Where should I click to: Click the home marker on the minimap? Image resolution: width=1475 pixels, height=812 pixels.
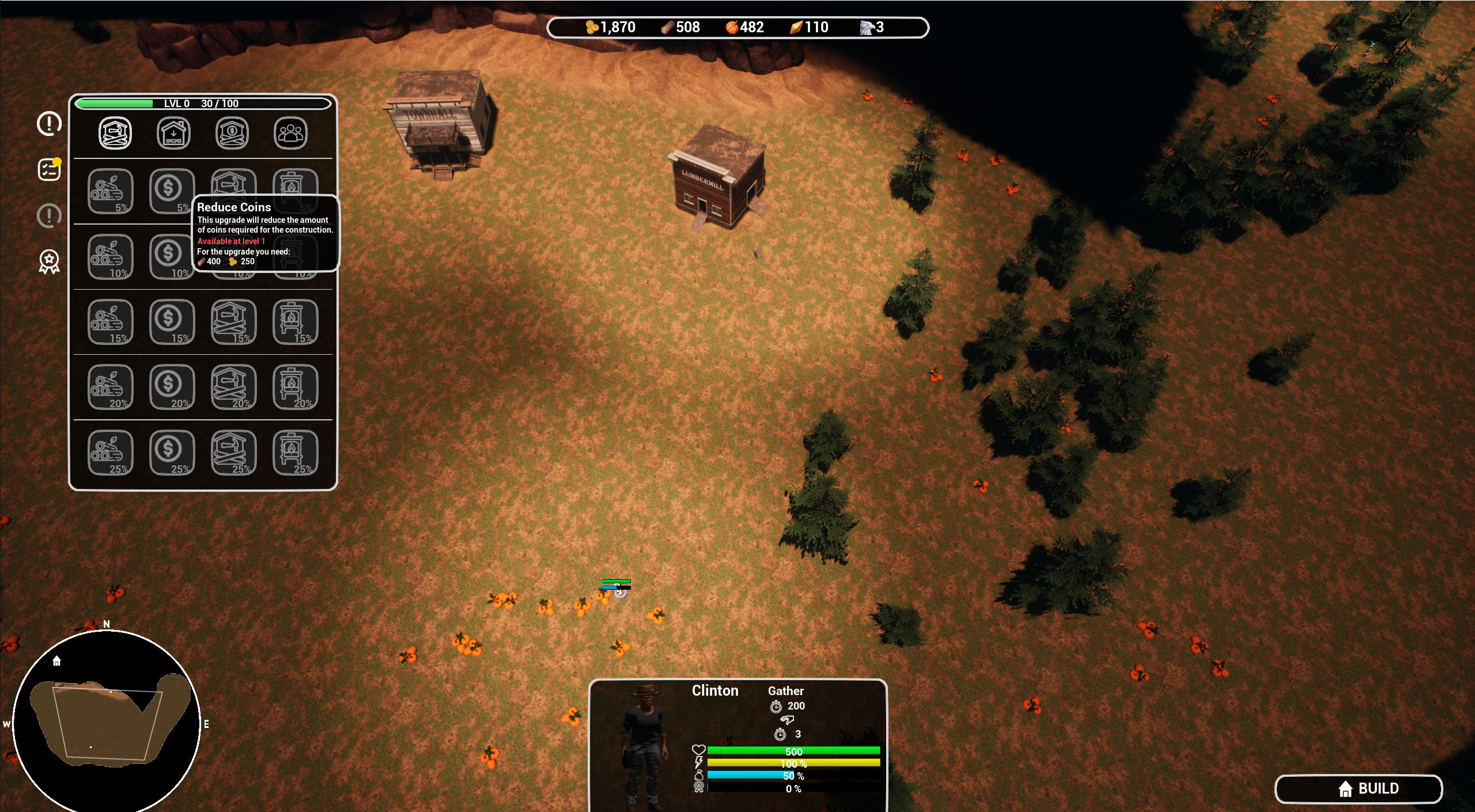coord(56,661)
